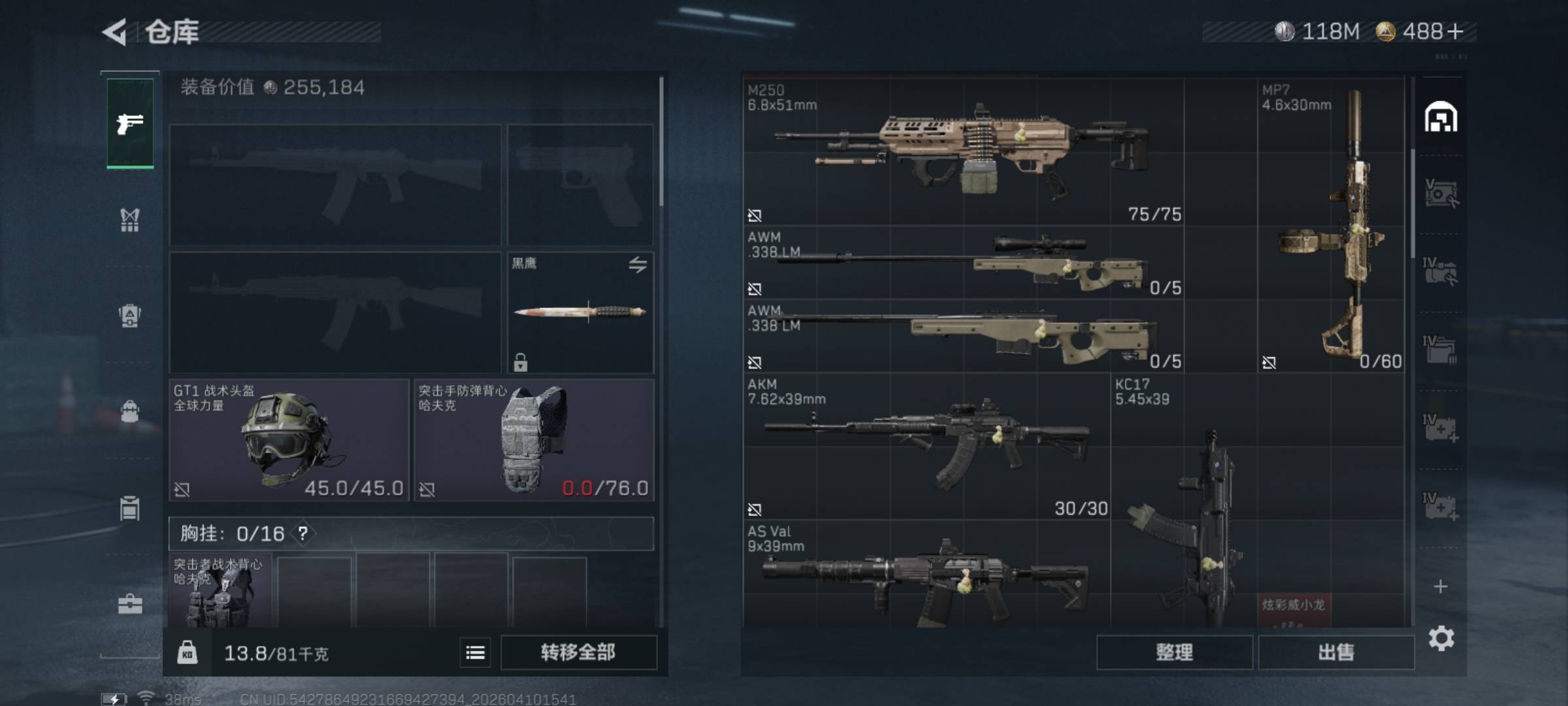1568x706 pixels.
Task: Choose the 突击手防弹背心 armor slot
Action: (533, 440)
